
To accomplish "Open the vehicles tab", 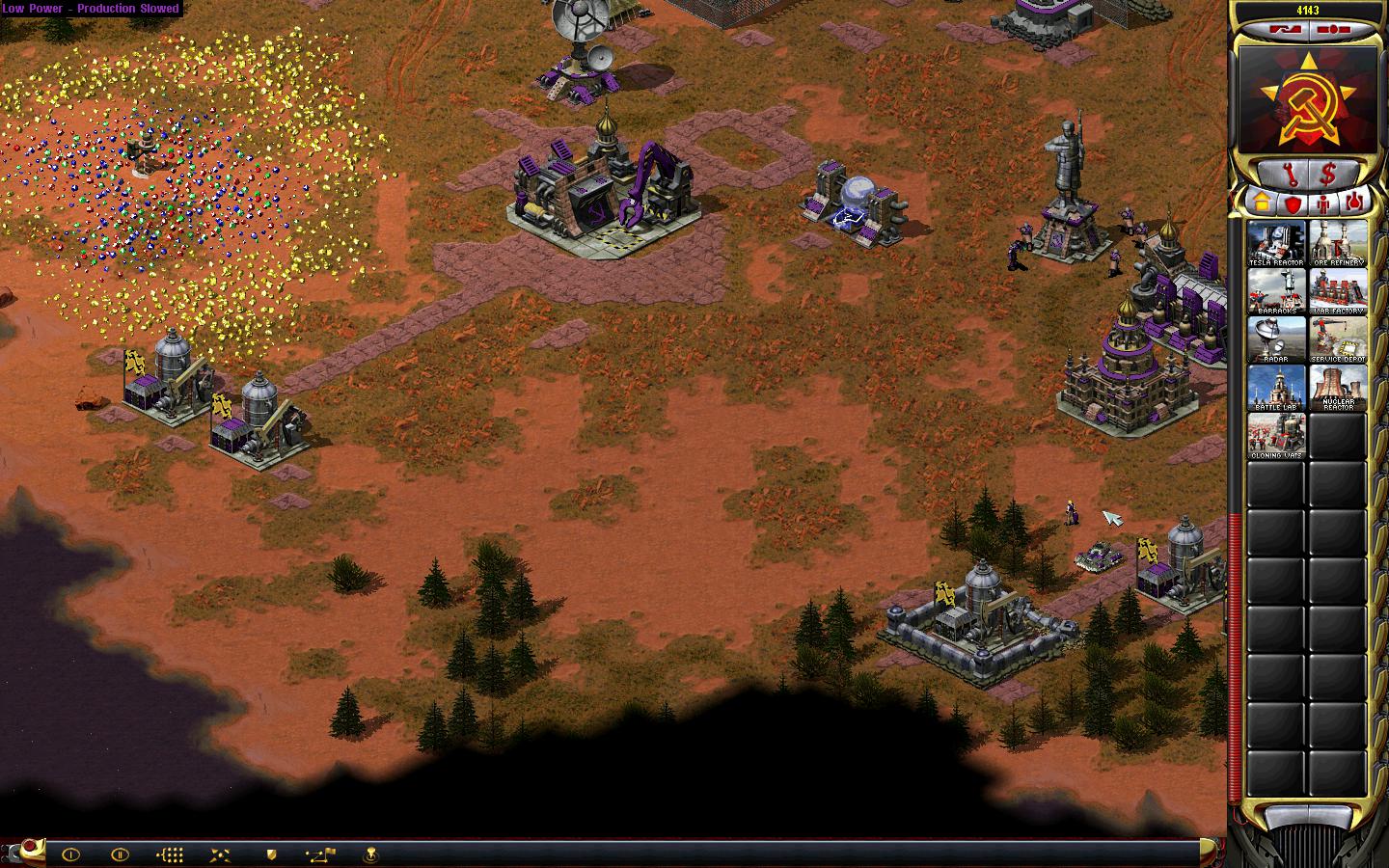I will [1356, 203].
